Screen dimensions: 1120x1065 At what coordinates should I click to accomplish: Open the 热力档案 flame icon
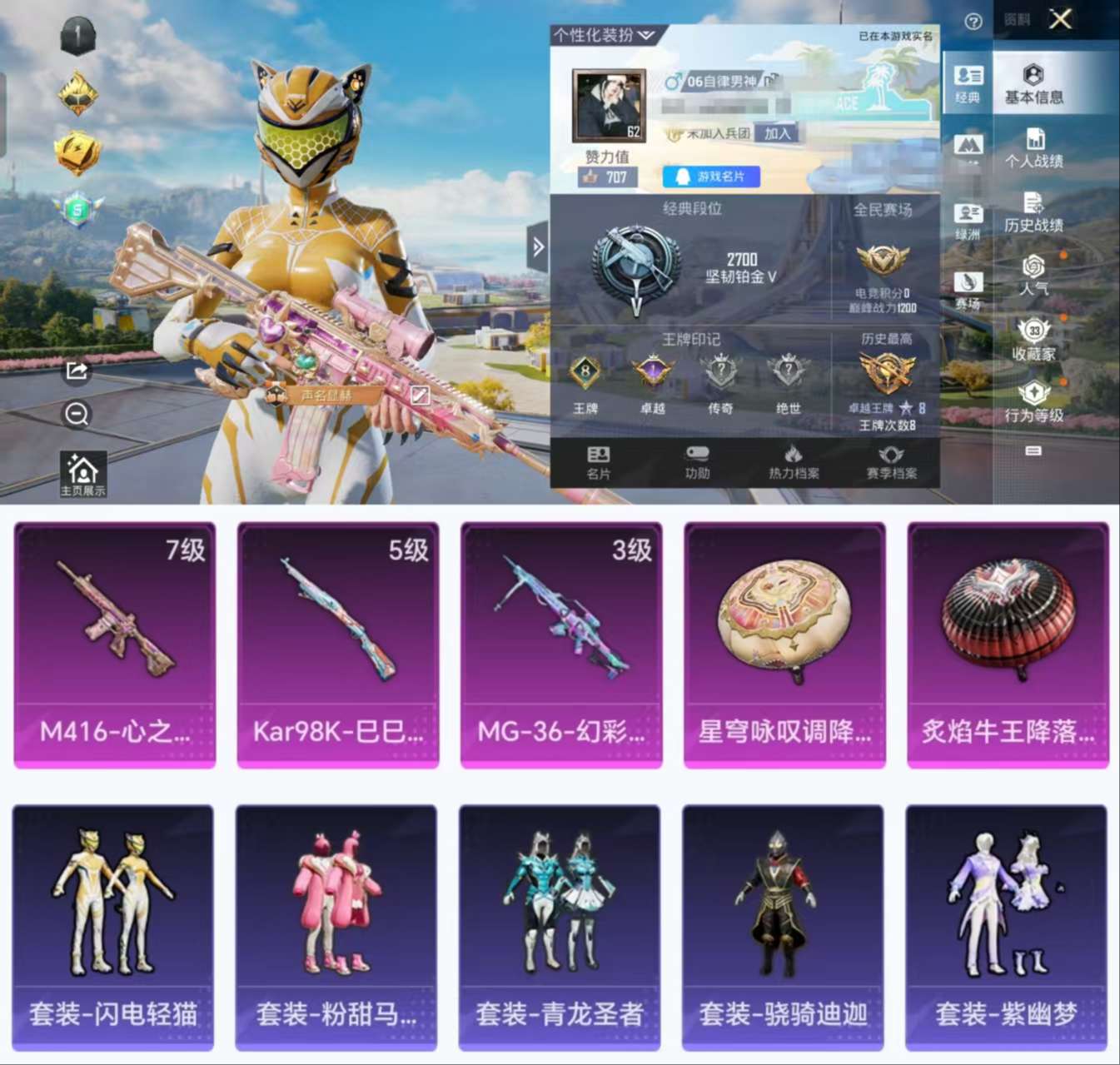tap(793, 463)
